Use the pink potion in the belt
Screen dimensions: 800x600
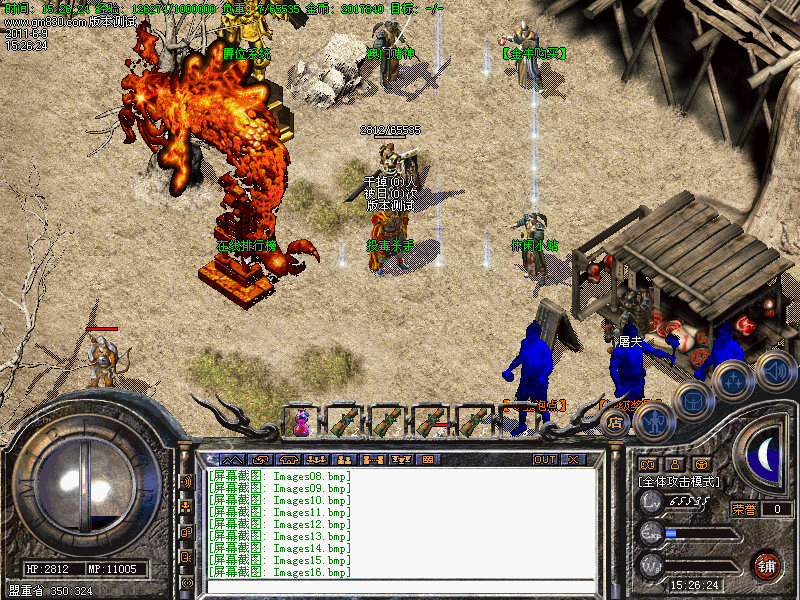301,422
